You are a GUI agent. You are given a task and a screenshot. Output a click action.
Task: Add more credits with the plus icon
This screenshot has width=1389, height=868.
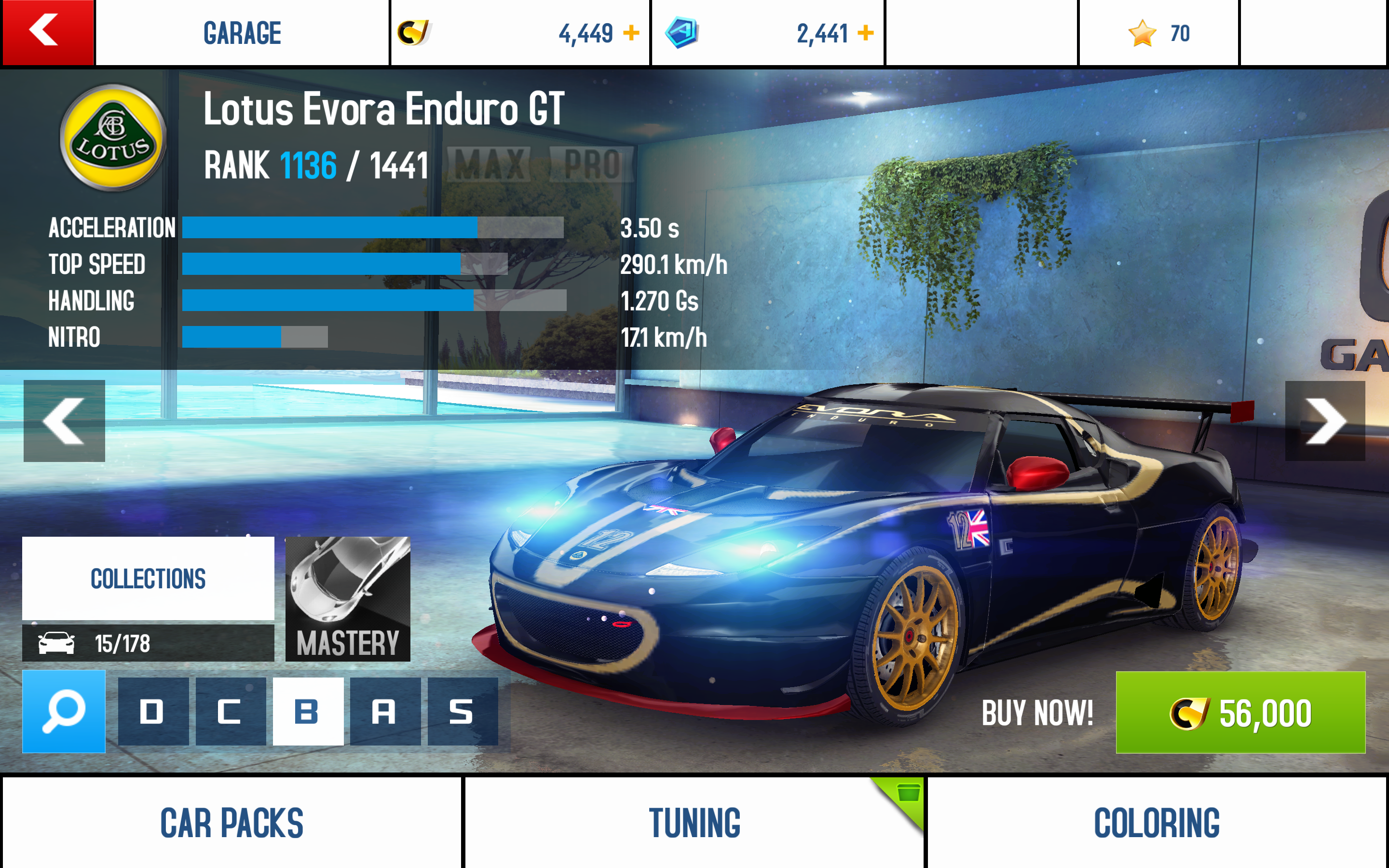pos(631,33)
